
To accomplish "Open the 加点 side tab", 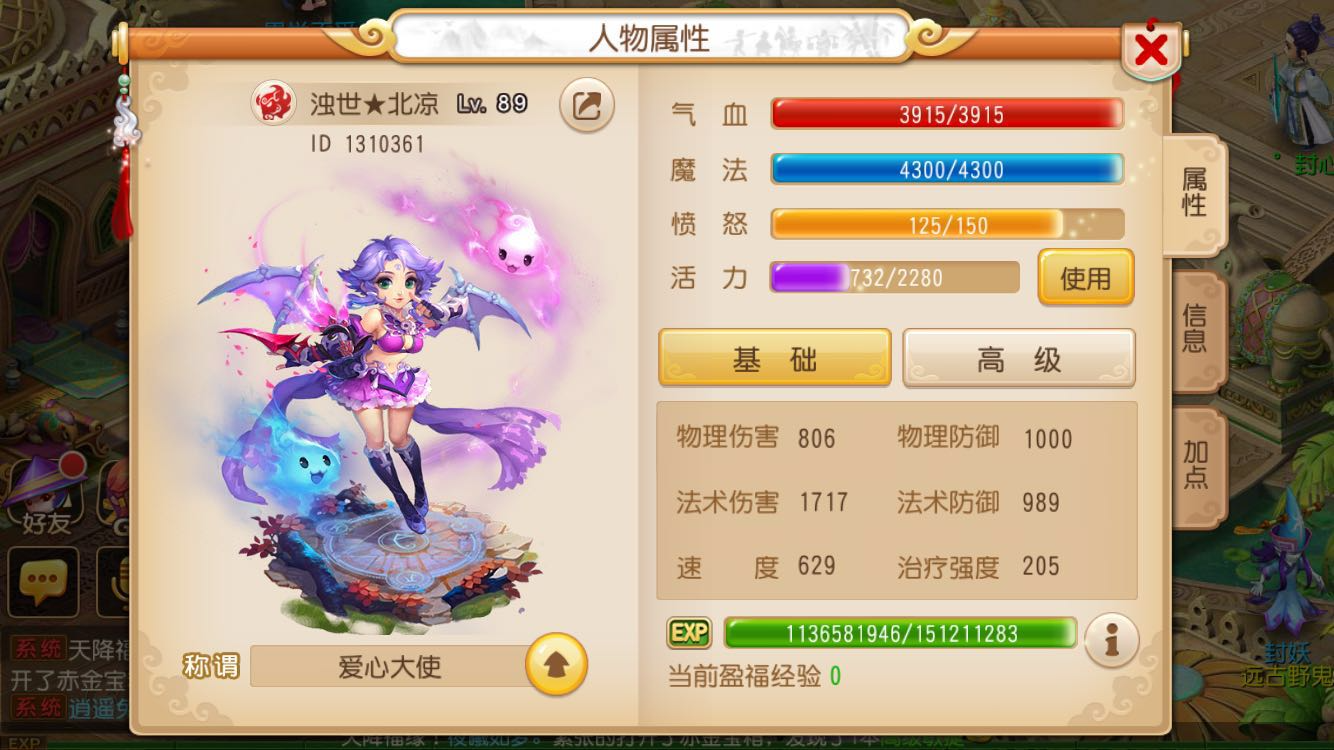I will 1197,462.
